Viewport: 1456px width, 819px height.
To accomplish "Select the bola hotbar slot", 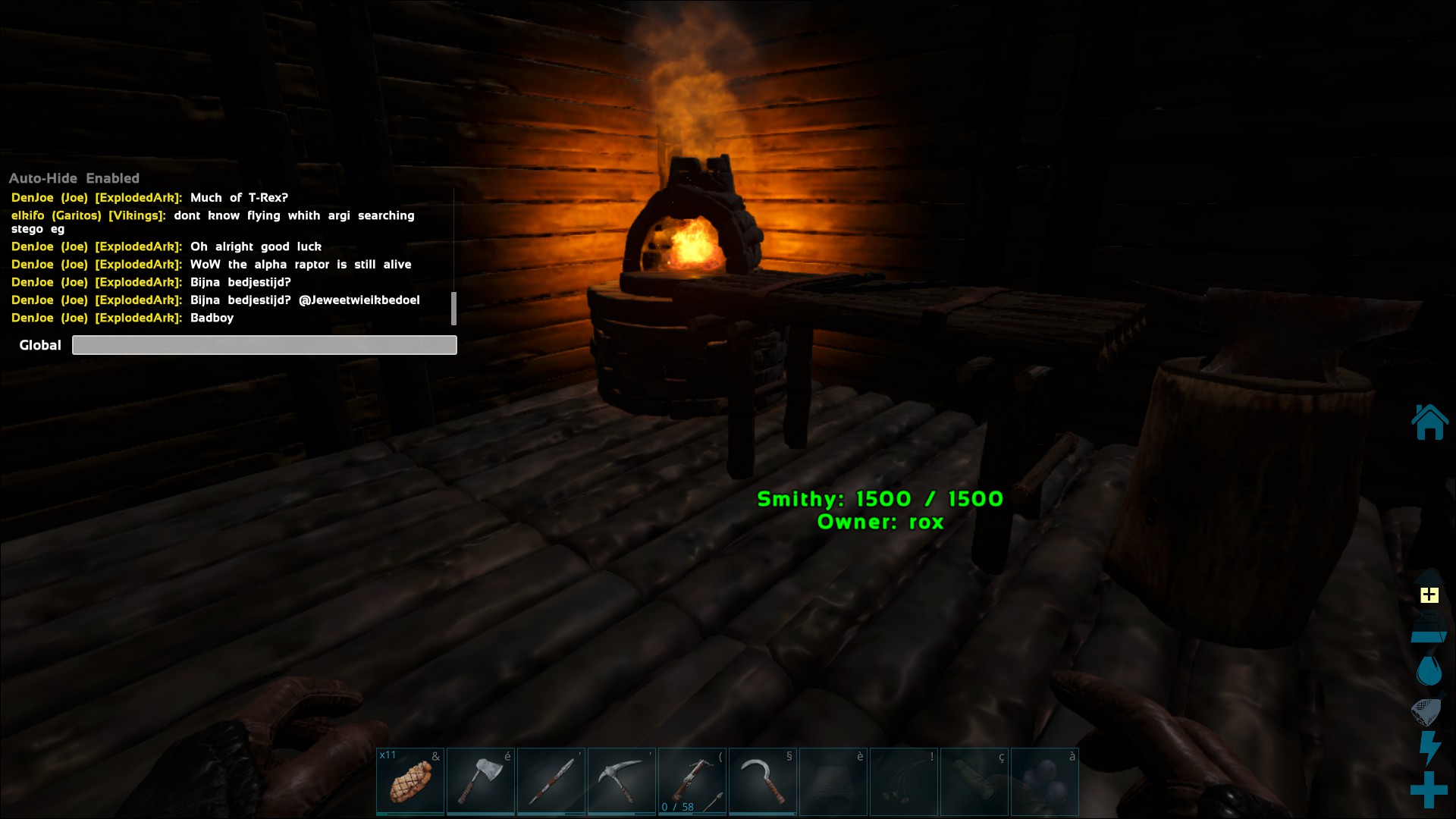I will click(x=904, y=782).
